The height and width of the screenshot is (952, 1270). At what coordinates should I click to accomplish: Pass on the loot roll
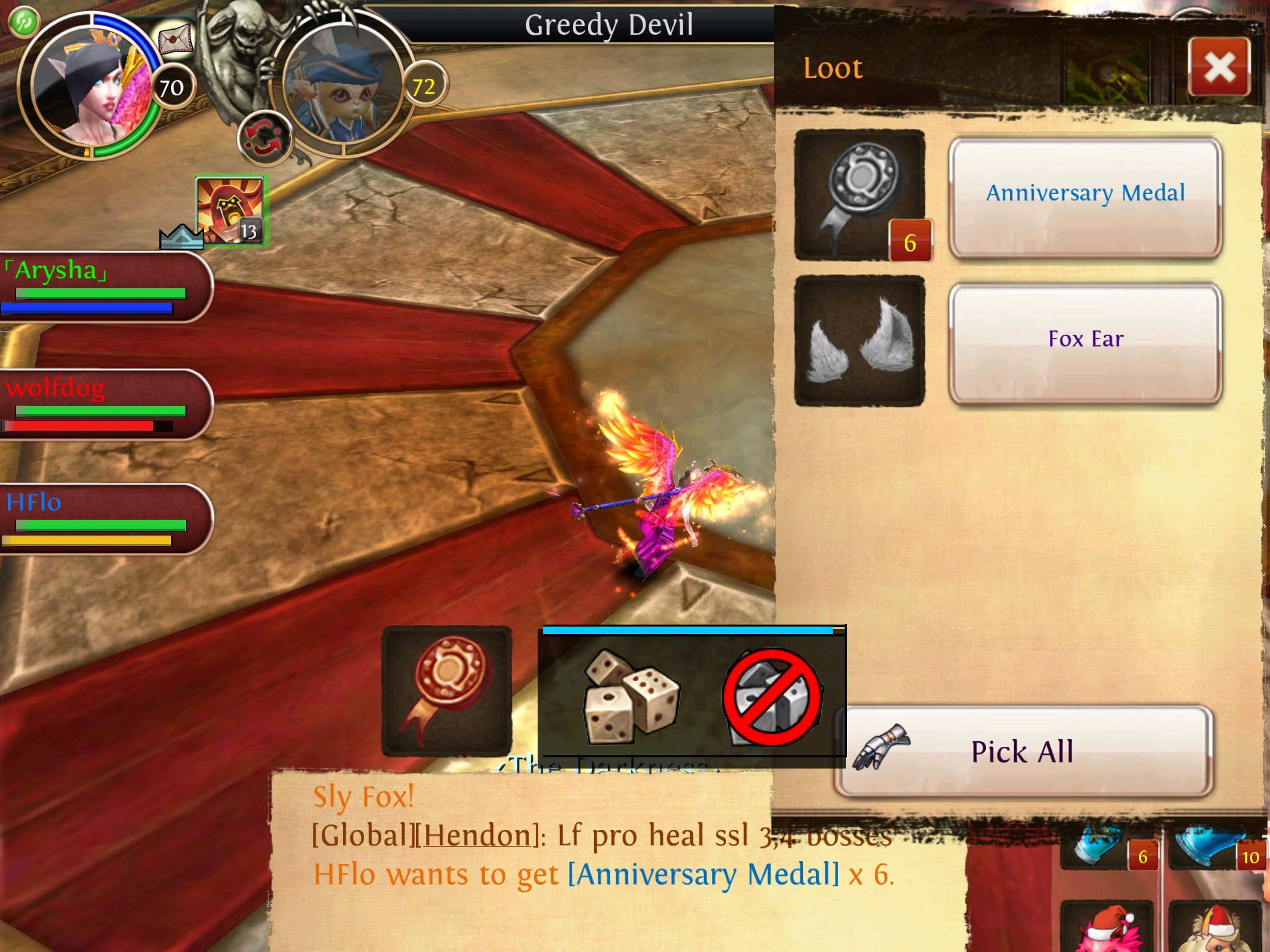772,697
